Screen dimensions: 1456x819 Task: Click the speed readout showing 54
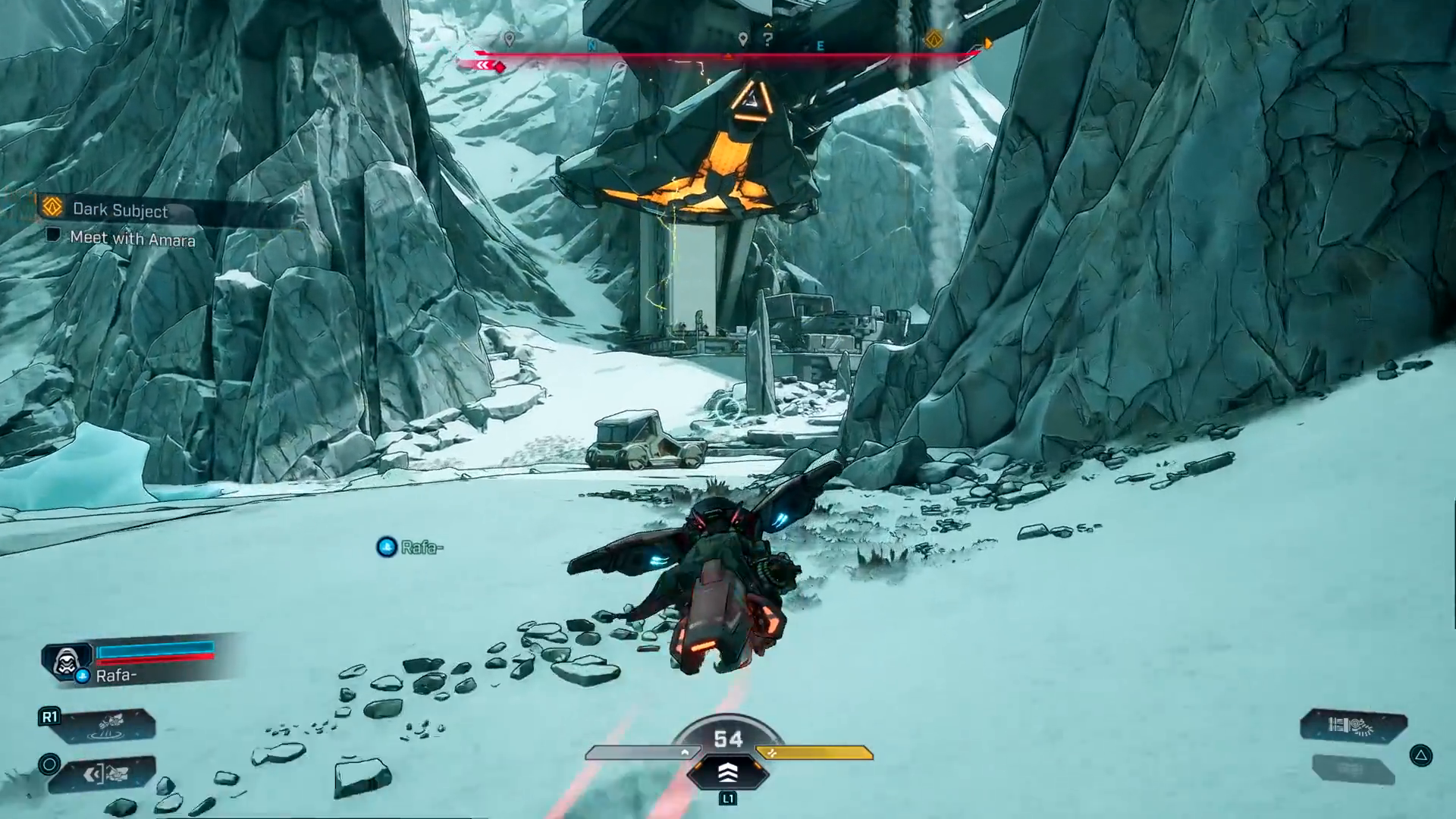(x=730, y=739)
